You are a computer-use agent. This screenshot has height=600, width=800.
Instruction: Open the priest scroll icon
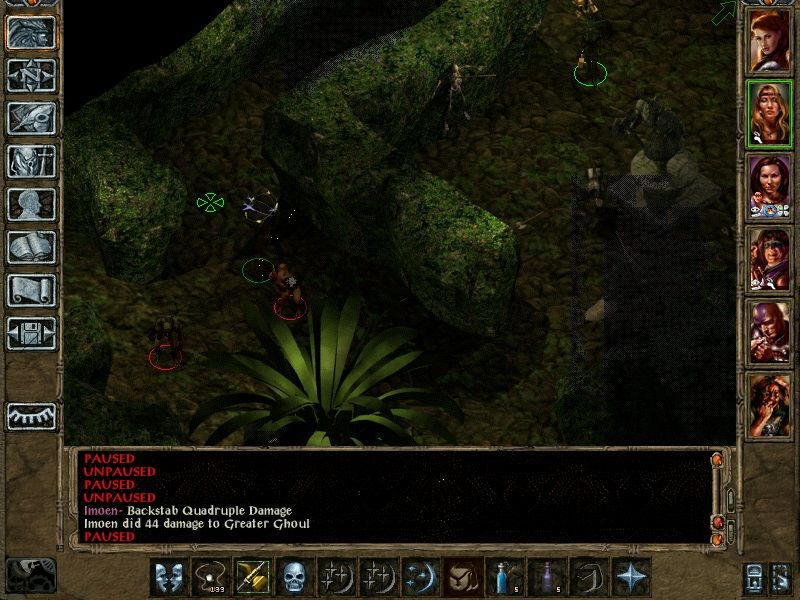(x=31, y=290)
